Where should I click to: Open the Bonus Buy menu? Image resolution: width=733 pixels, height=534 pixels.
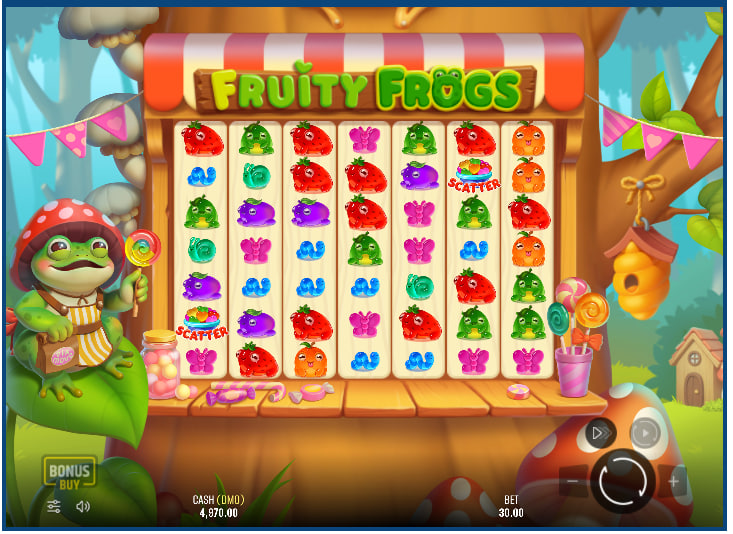(x=68, y=473)
